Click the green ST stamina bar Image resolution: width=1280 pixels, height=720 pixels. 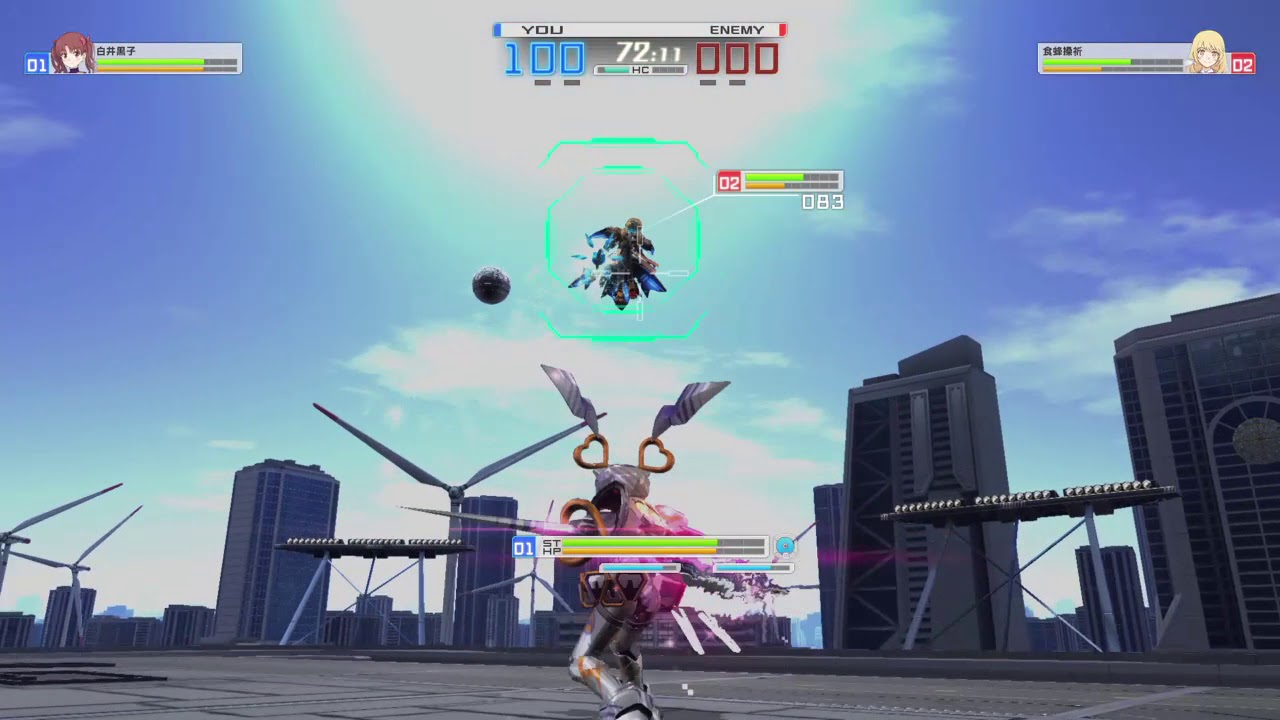[x=640, y=541]
